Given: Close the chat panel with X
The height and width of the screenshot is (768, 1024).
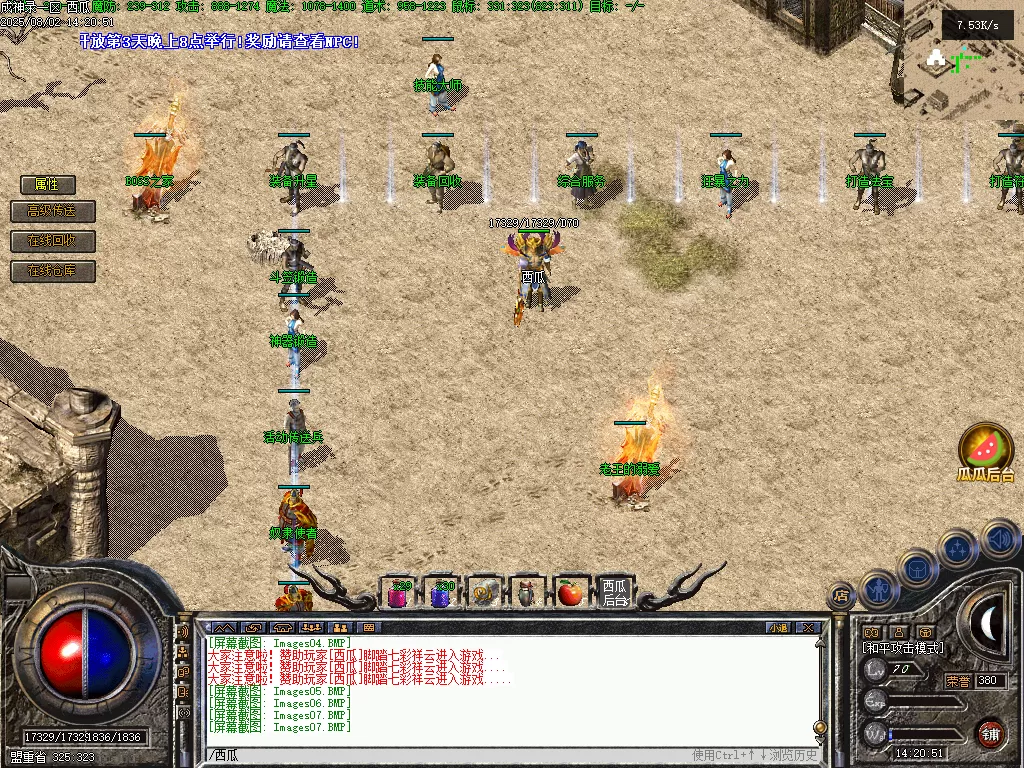Looking at the screenshot, I should pyautogui.click(x=808, y=628).
